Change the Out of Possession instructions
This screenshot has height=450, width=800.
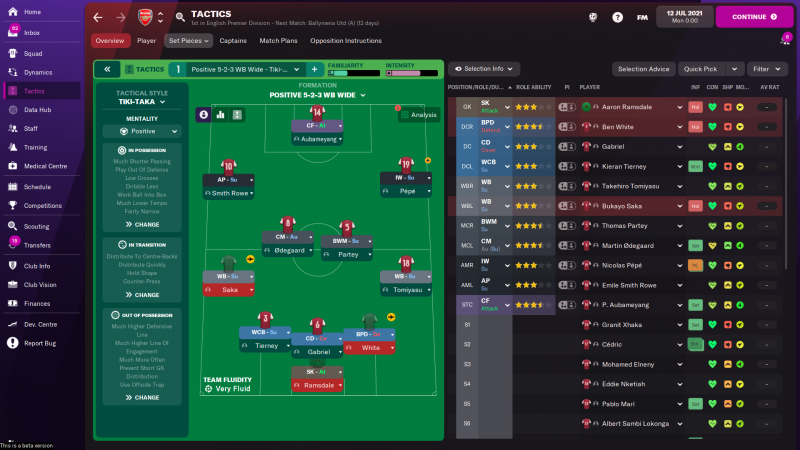(x=142, y=397)
